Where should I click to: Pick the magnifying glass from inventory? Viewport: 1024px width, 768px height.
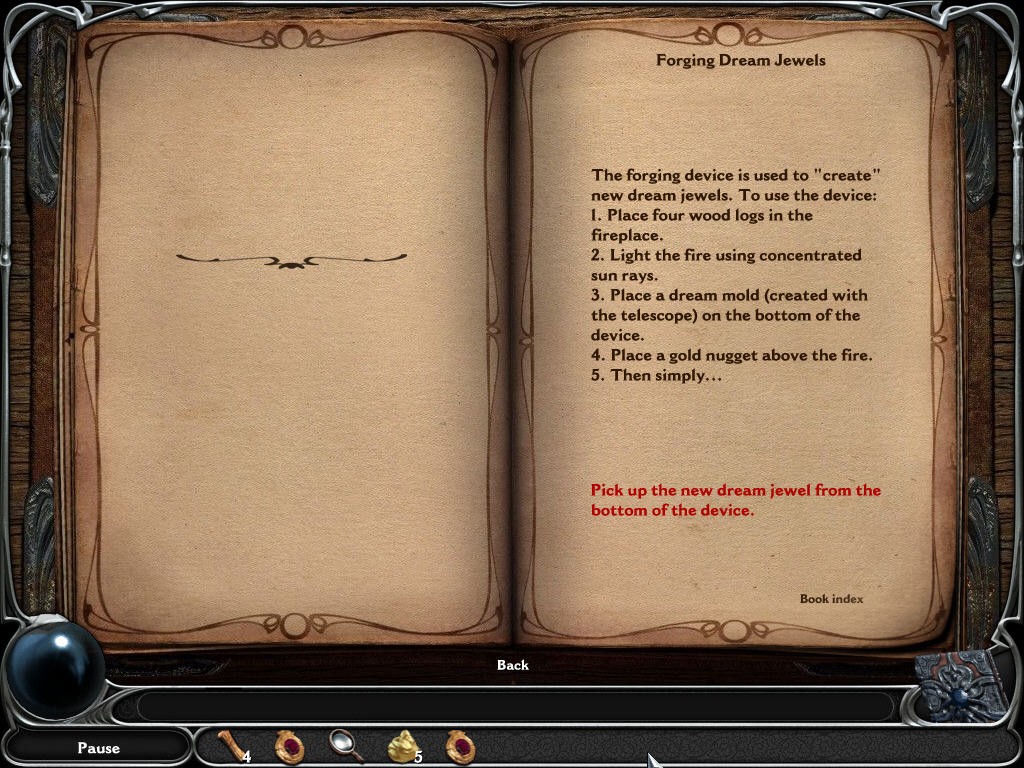click(345, 745)
